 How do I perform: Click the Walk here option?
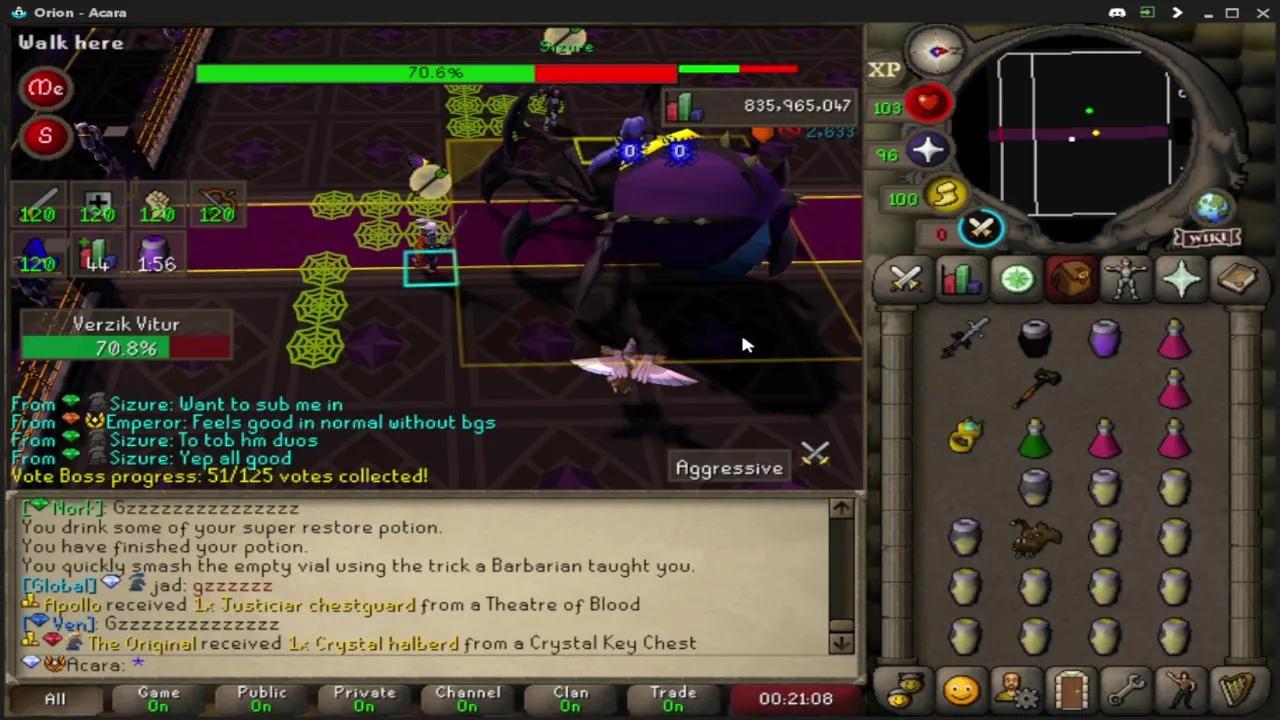point(70,42)
